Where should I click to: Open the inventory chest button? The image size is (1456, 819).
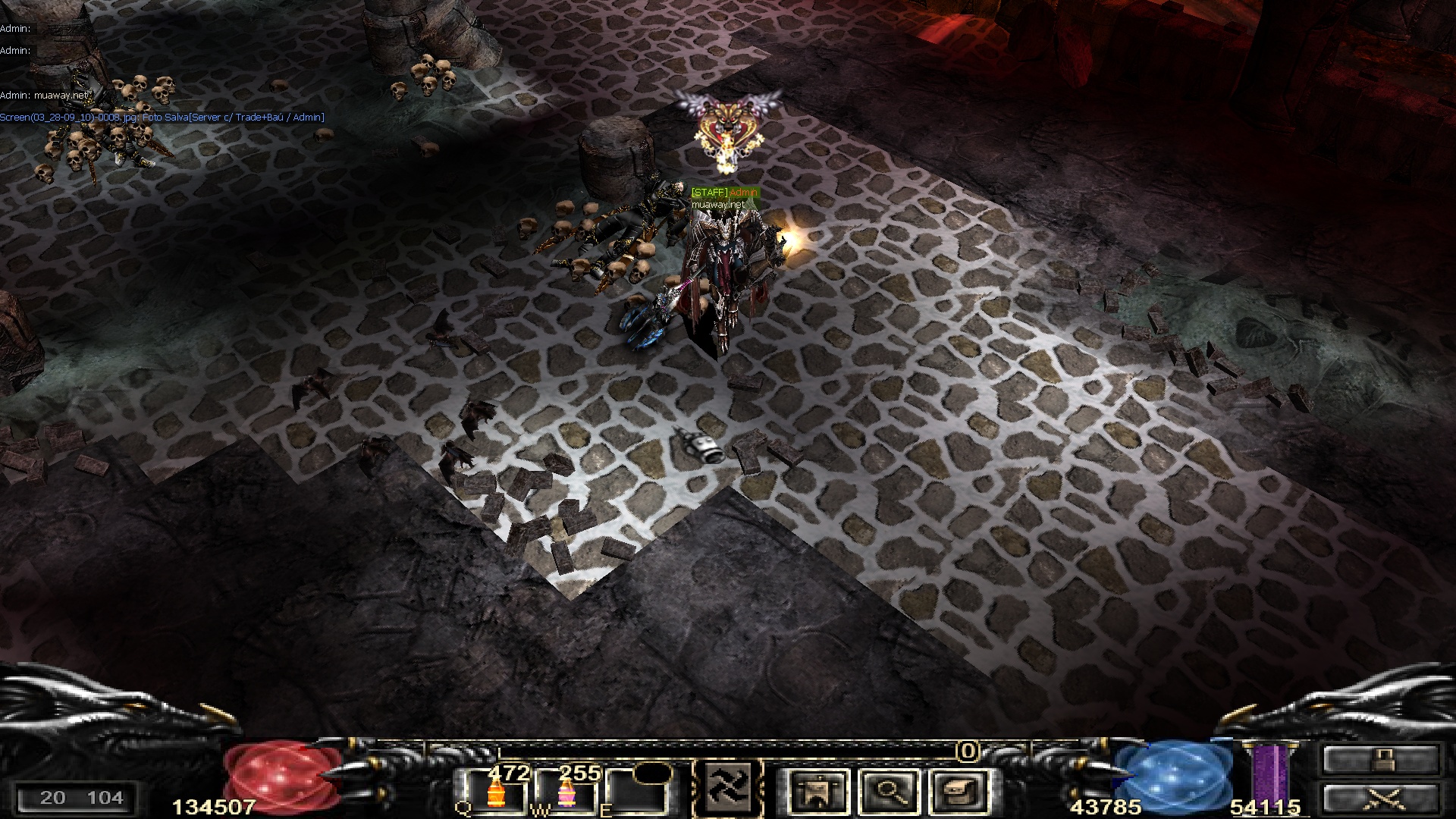[959, 790]
